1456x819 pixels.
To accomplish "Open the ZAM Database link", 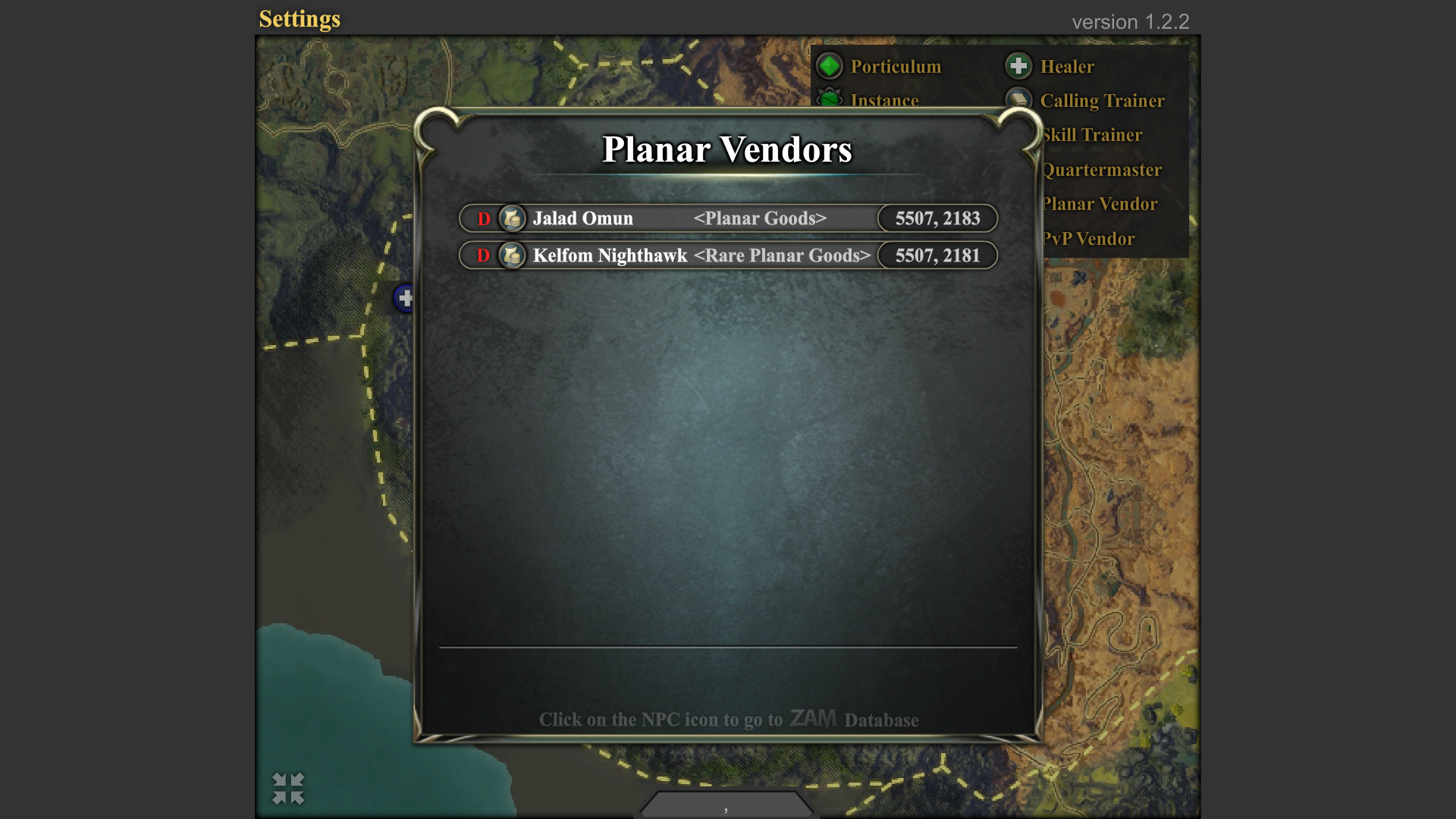I will [813, 718].
